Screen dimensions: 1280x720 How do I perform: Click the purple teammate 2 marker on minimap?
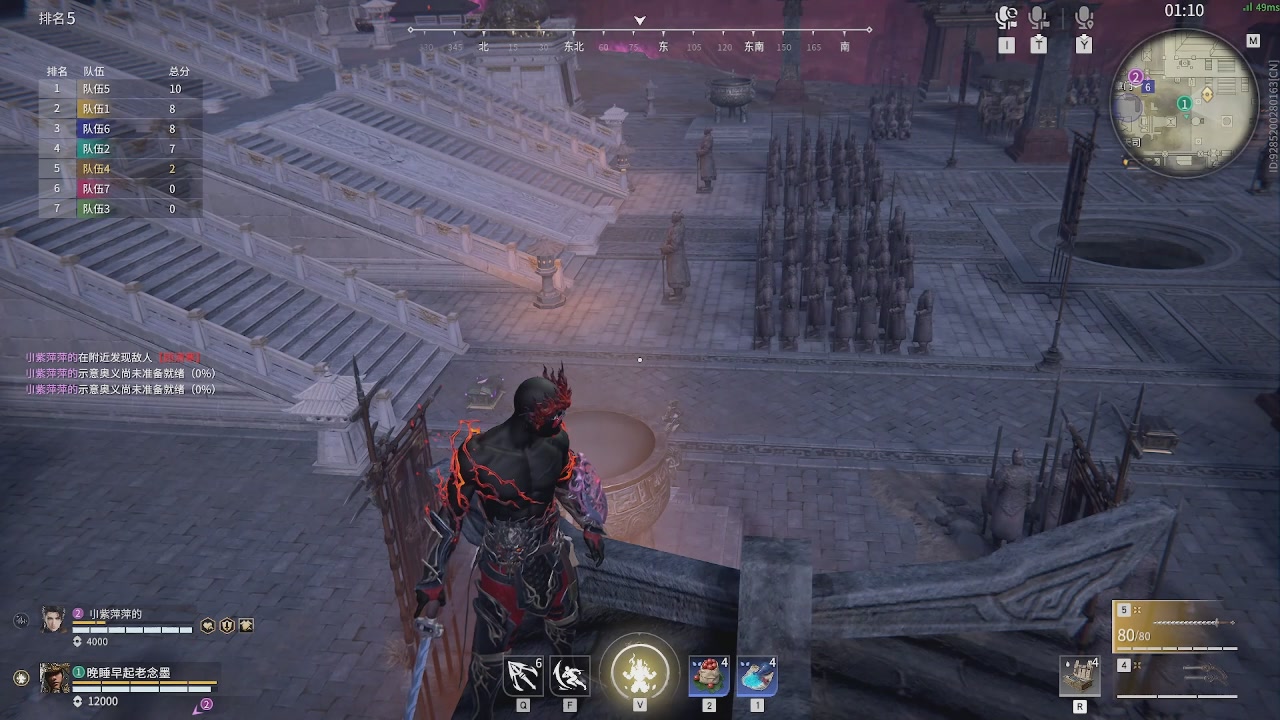tap(1135, 77)
